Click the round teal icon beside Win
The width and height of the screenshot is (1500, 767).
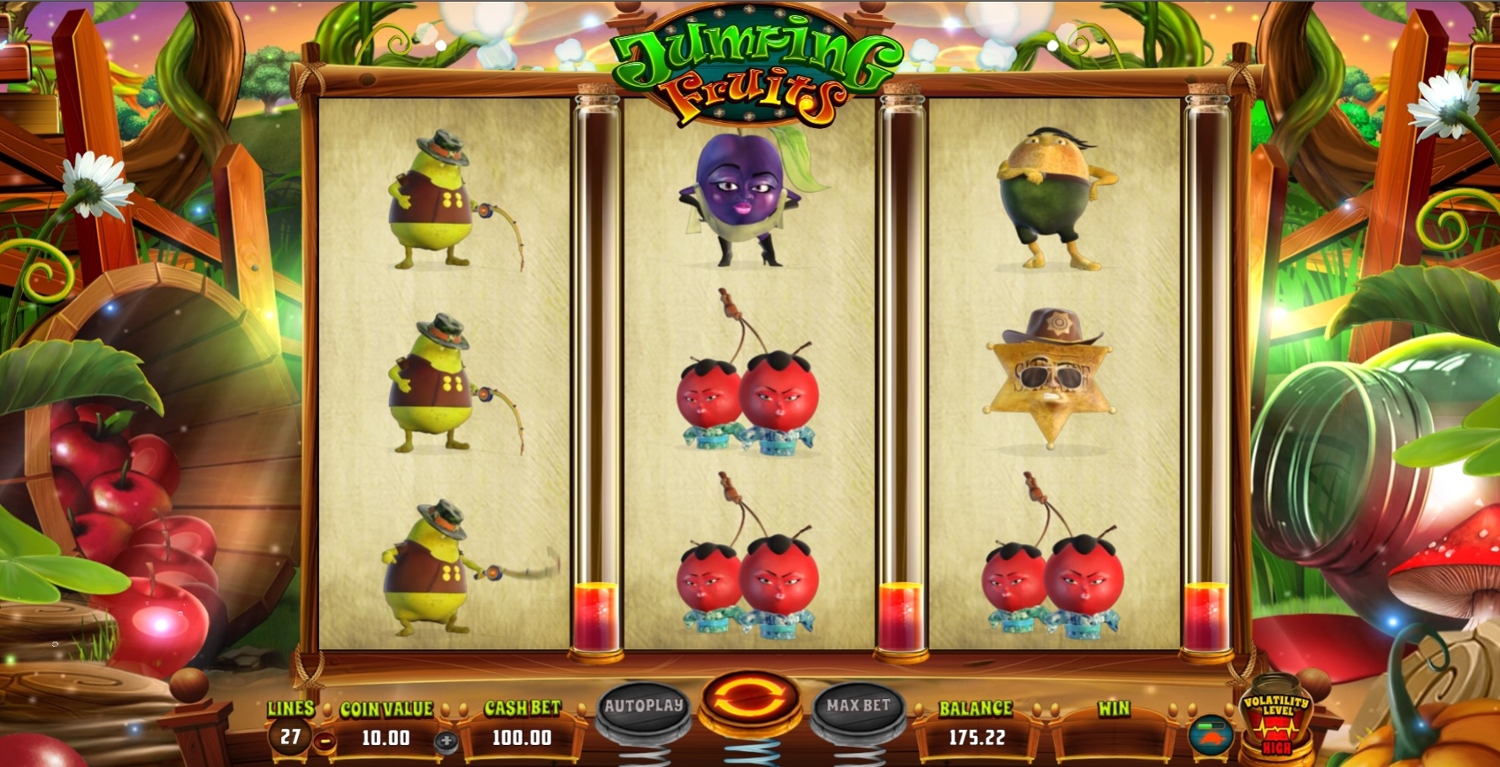1210,735
